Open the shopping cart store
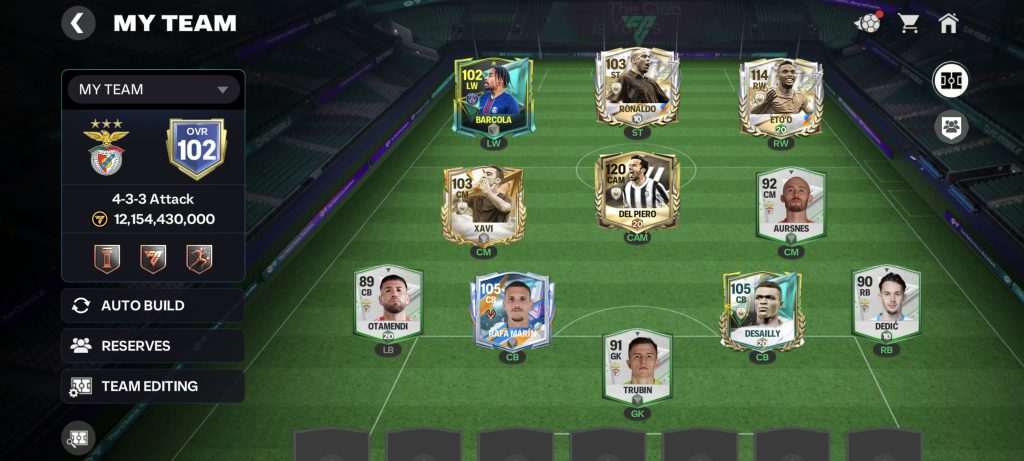Viewport: 1024px width, 461px height. [x=909, y=23]
